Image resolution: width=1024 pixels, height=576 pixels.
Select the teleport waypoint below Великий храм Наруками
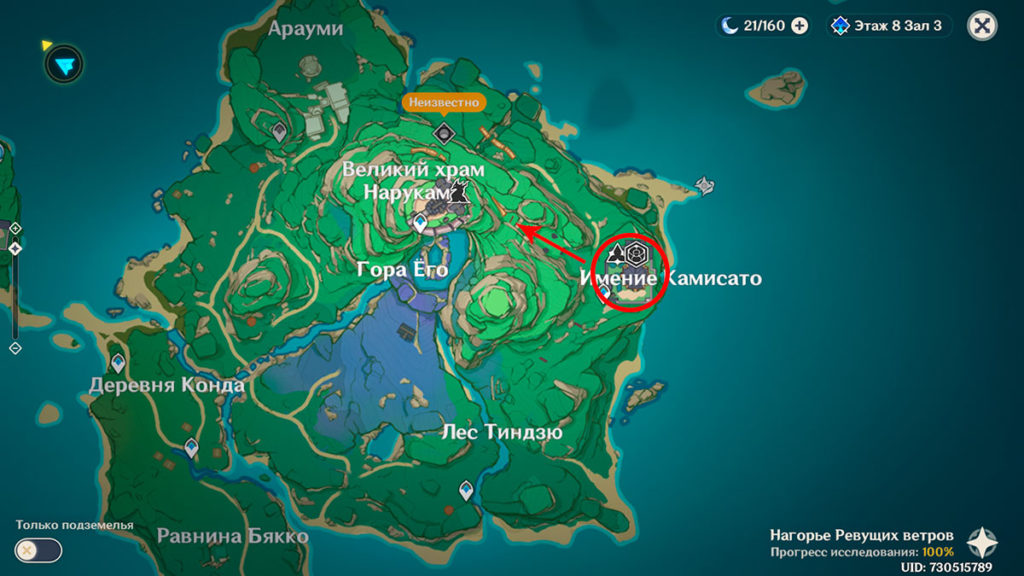pos(421,223)
